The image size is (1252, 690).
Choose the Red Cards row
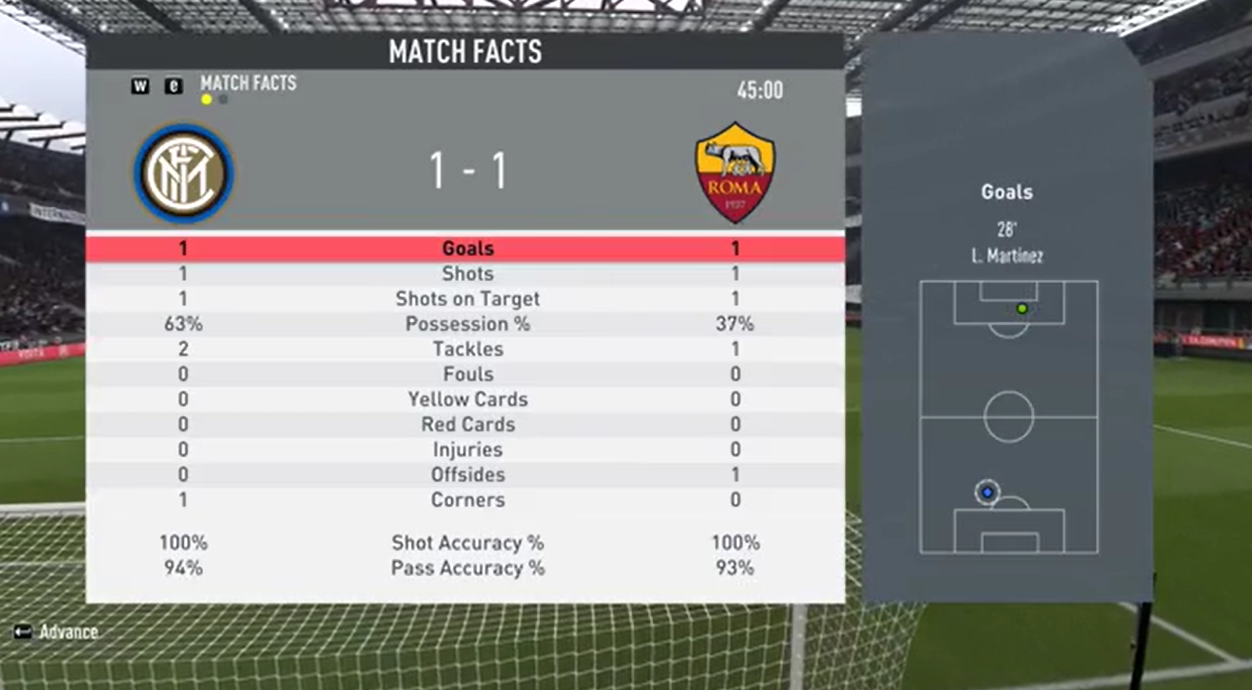pyautogui.click(x=467, y=424)
